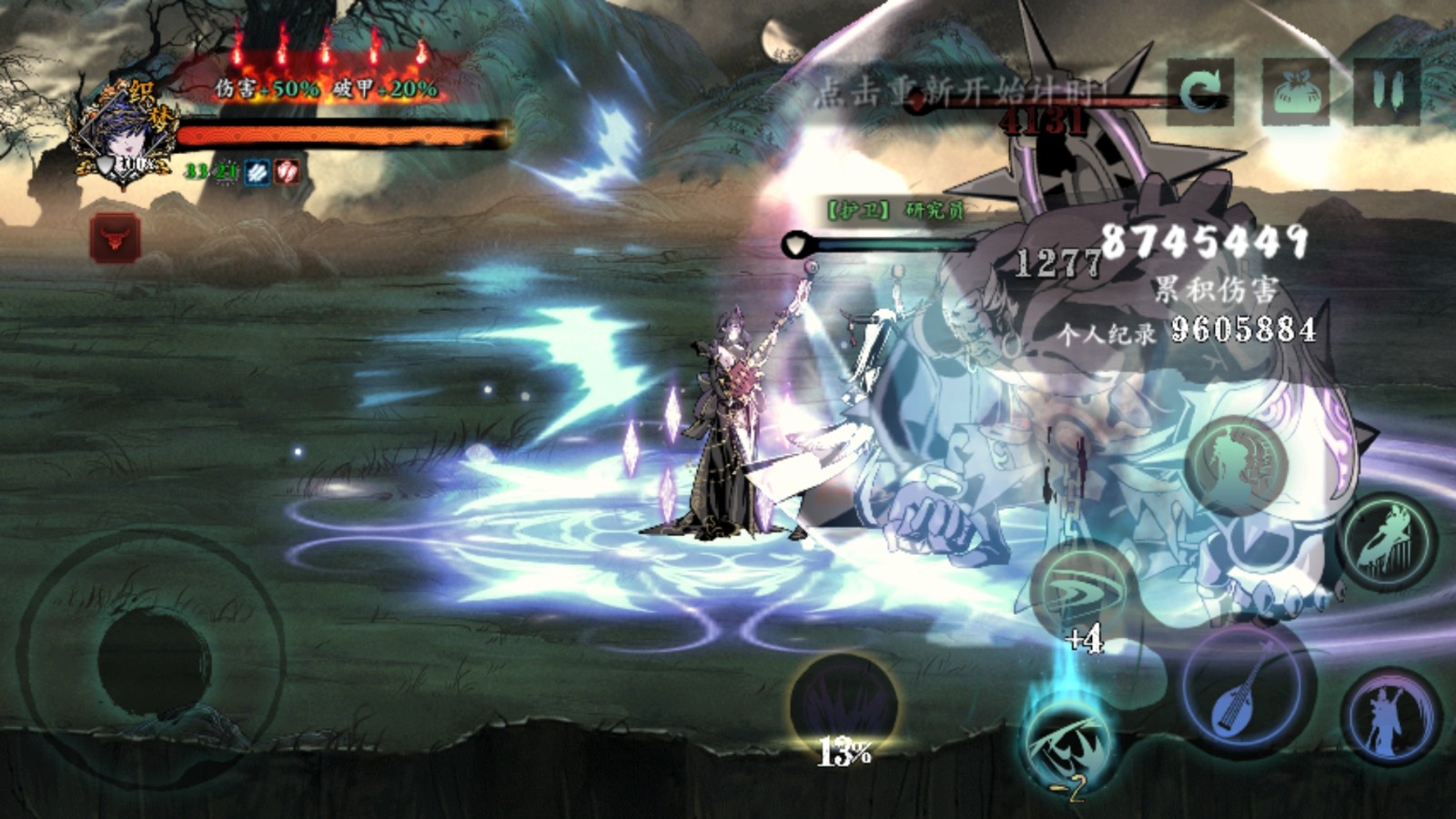
Task: Open the green pouch bag icon
Action: pos(1294,91)
